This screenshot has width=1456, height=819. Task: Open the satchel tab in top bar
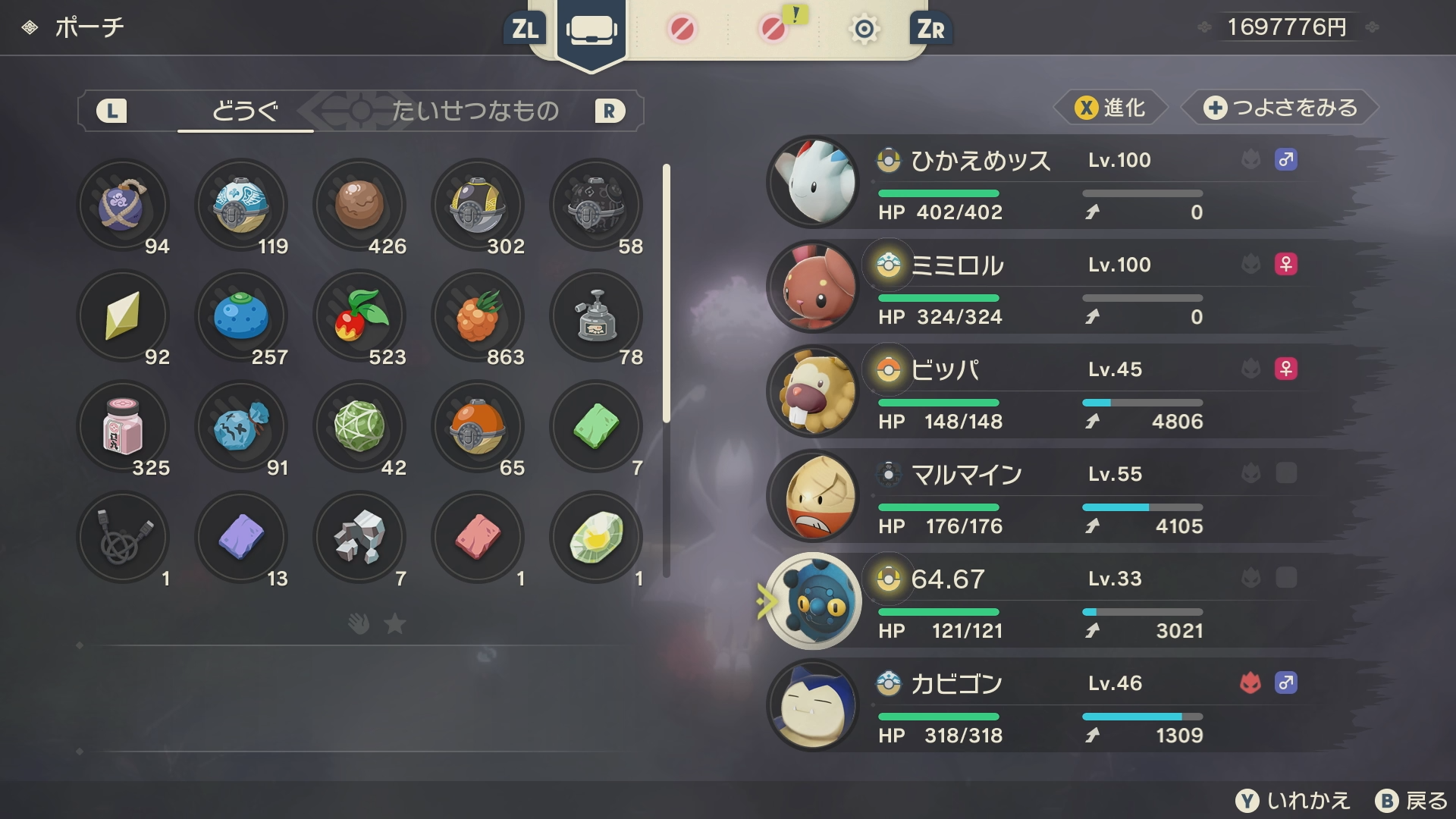(591, 30)
